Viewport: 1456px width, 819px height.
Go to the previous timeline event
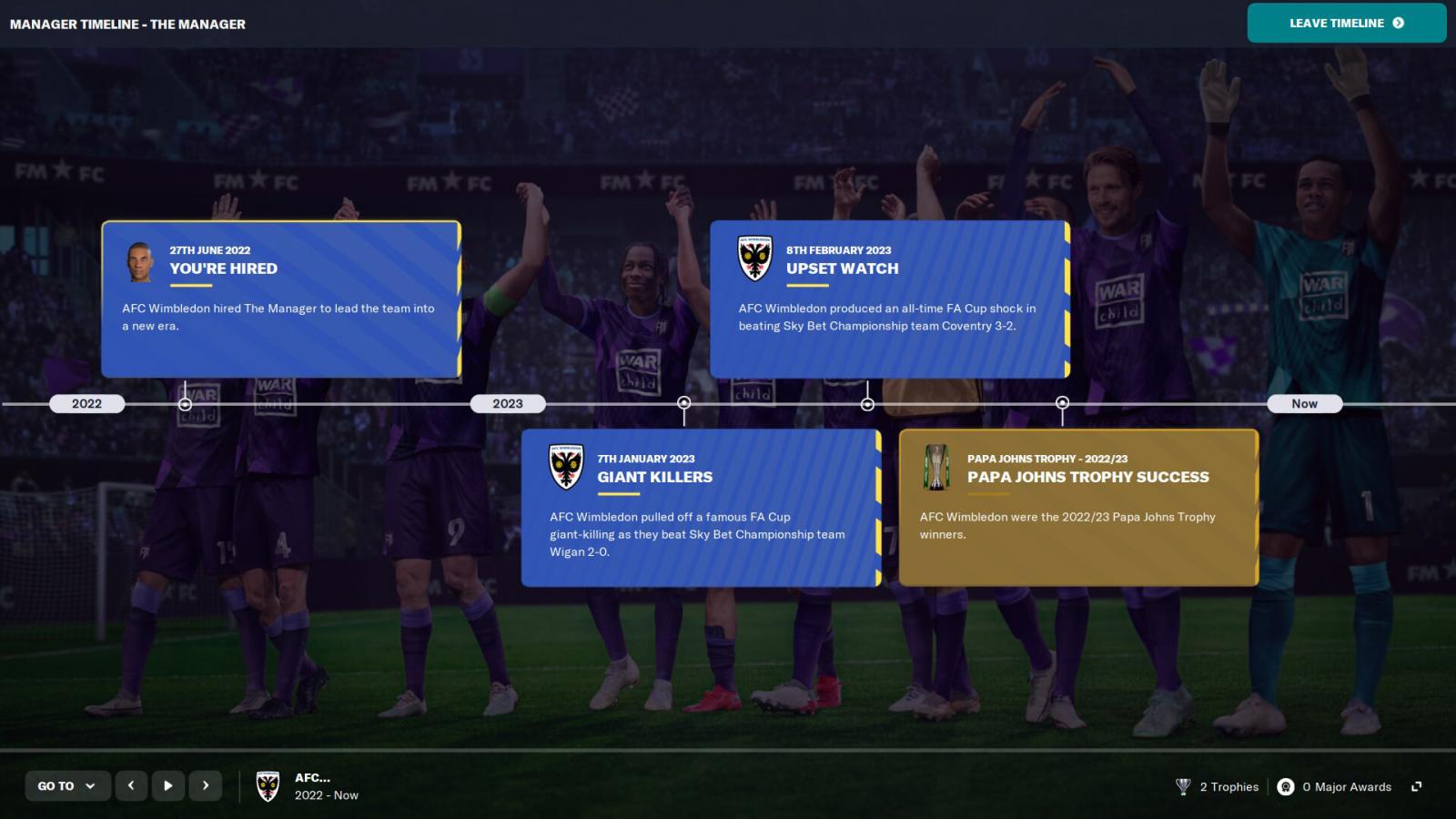[x=131, y=785]
